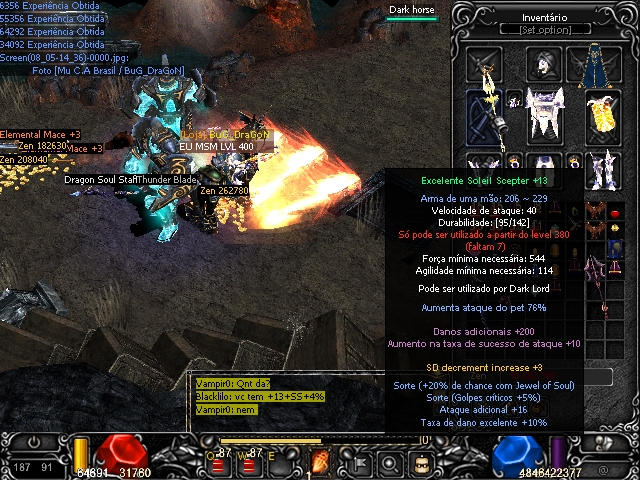Screen dimensions: 640x480
Task: Click the pendant slot beside the armor
Action: 514,99
